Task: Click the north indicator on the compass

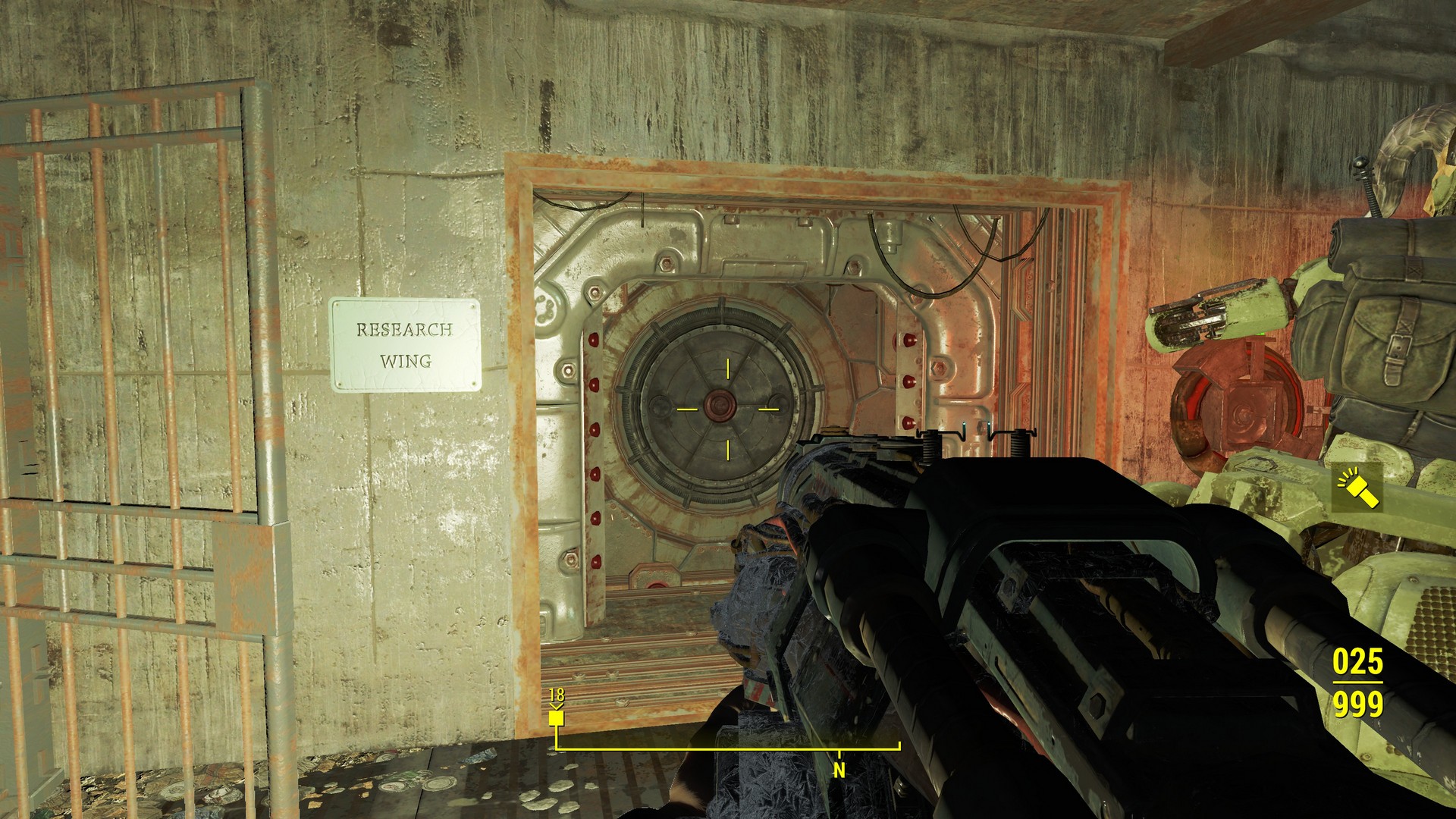Action: (839, 770)
